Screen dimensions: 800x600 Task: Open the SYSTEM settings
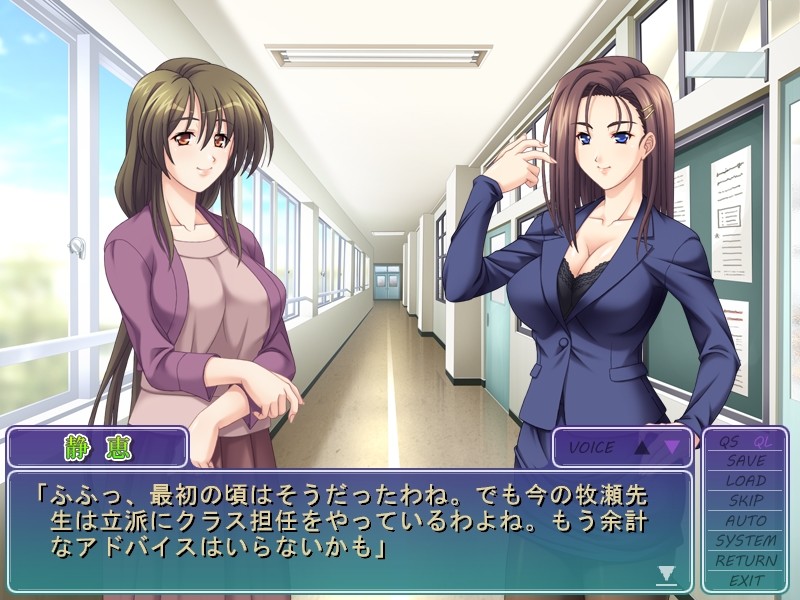(746, 540)
